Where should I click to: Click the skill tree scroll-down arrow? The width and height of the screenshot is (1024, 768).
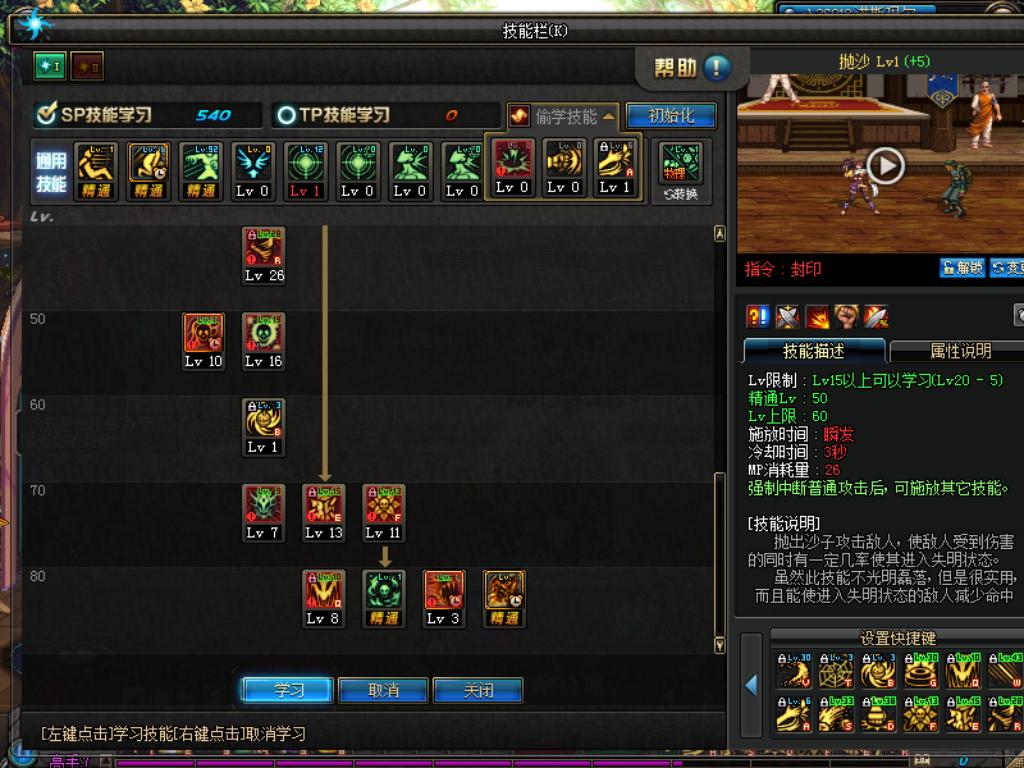719,645
